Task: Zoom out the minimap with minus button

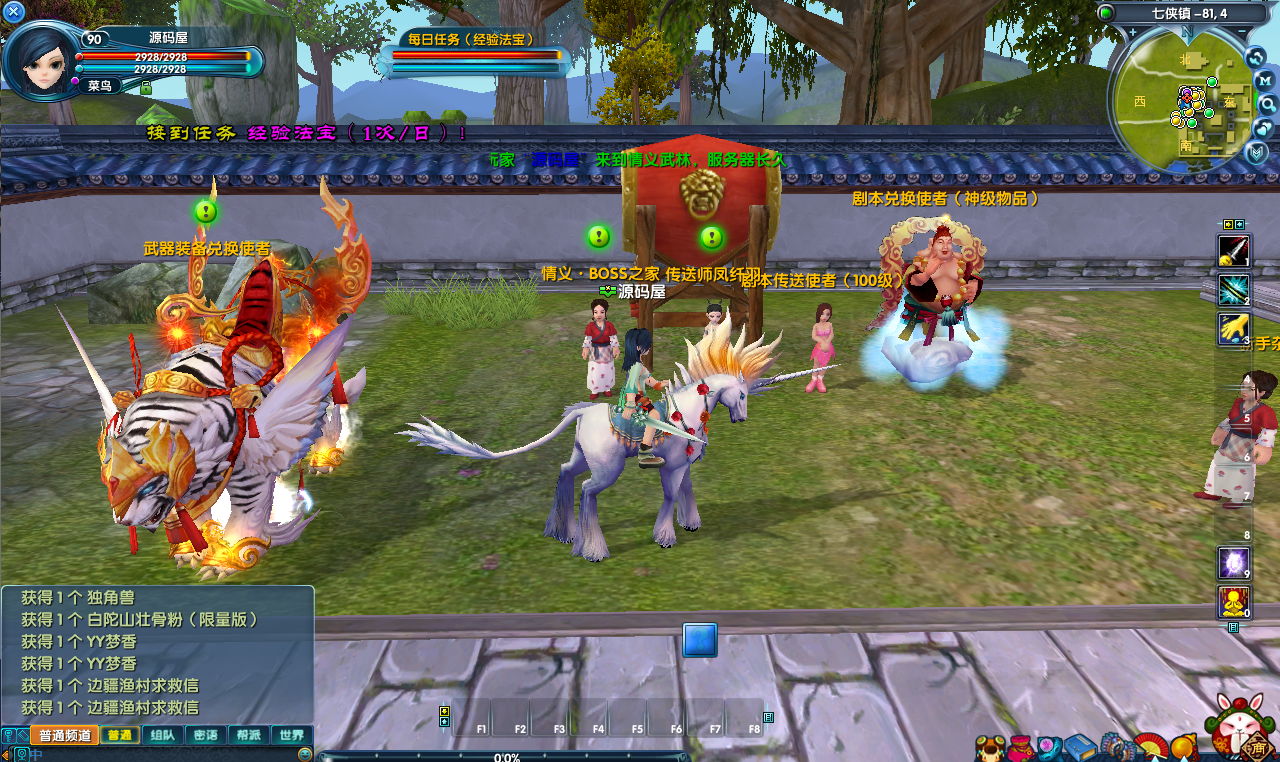Action: [x=1244, y=32]
